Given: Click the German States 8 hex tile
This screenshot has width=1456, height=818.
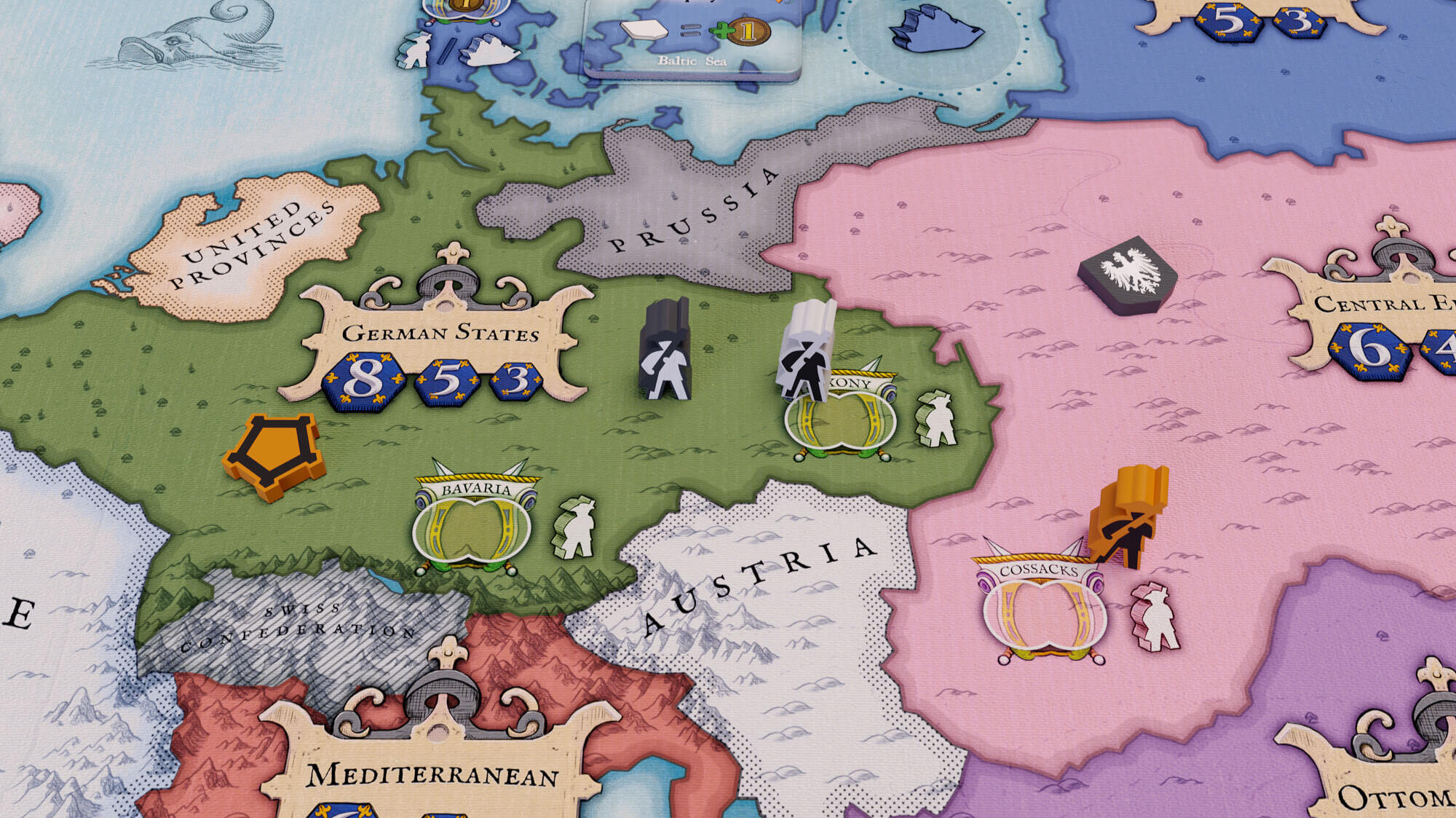Looking at the screenshot, I should [363, 380].
